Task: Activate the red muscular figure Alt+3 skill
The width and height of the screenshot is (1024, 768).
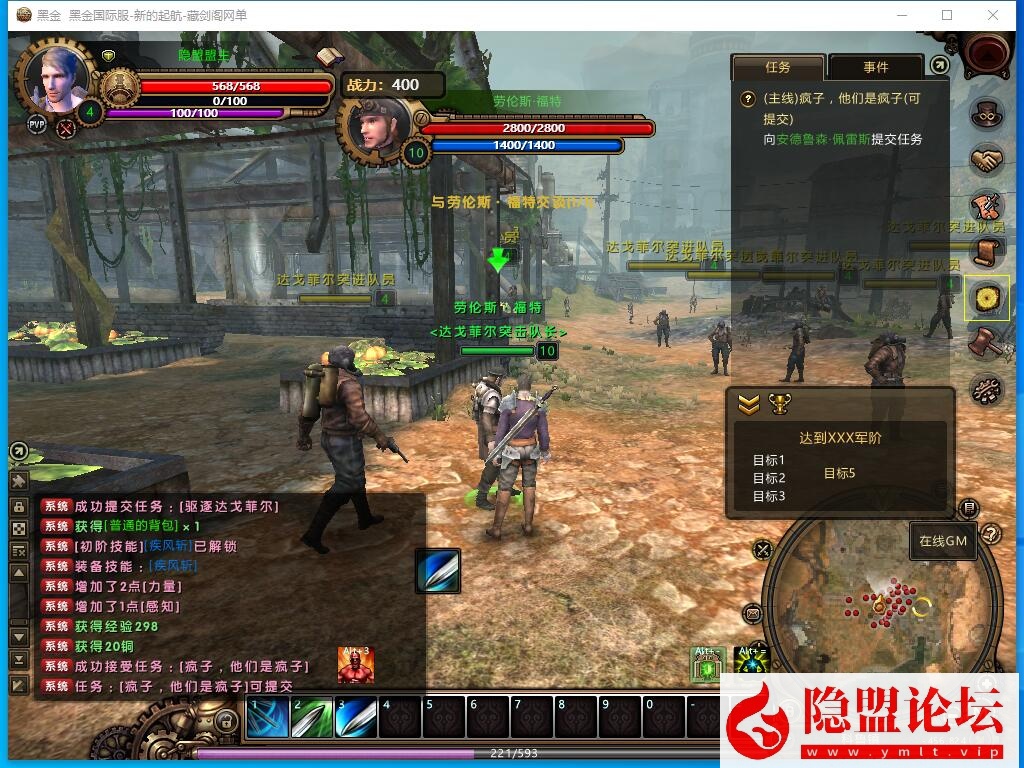Action: click(x=355, y=666)
